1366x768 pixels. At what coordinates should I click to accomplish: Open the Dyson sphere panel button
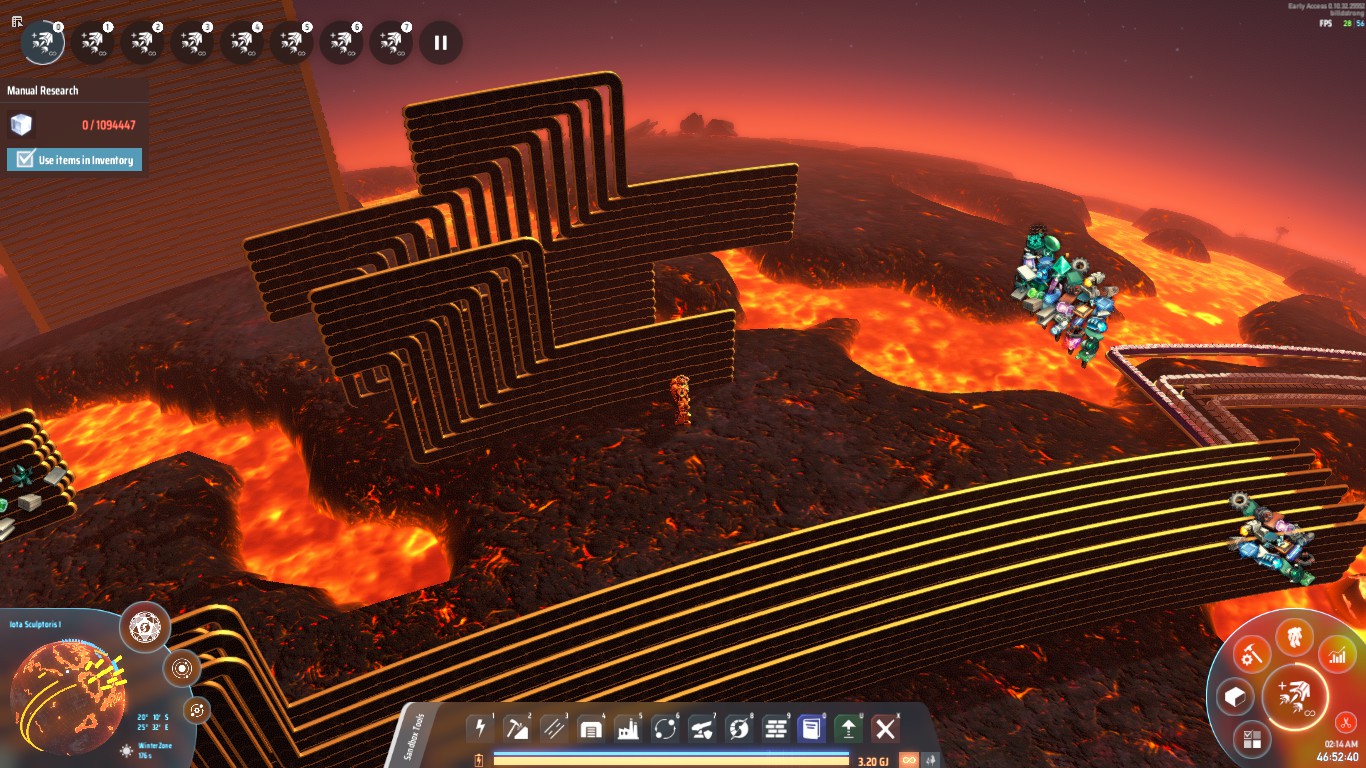click(145, 628)
